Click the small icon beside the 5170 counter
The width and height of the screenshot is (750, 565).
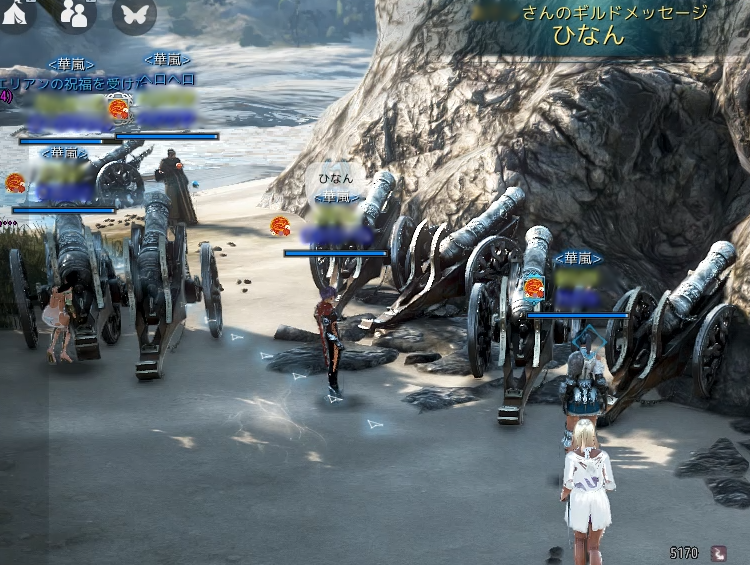pyautogui.click(x=718, y=551)
